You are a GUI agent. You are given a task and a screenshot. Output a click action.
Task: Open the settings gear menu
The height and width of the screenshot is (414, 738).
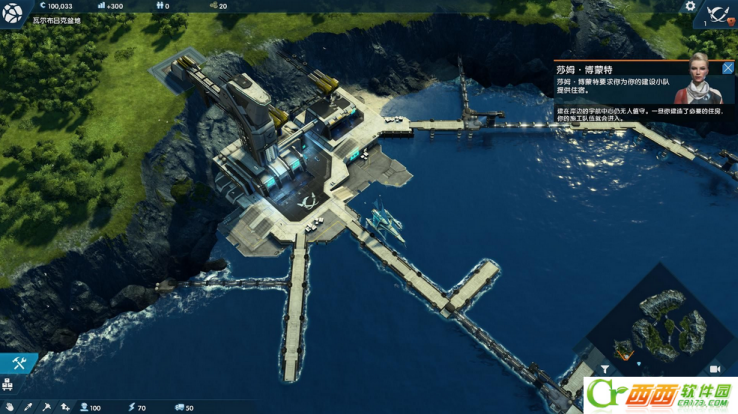click(689, 6)
